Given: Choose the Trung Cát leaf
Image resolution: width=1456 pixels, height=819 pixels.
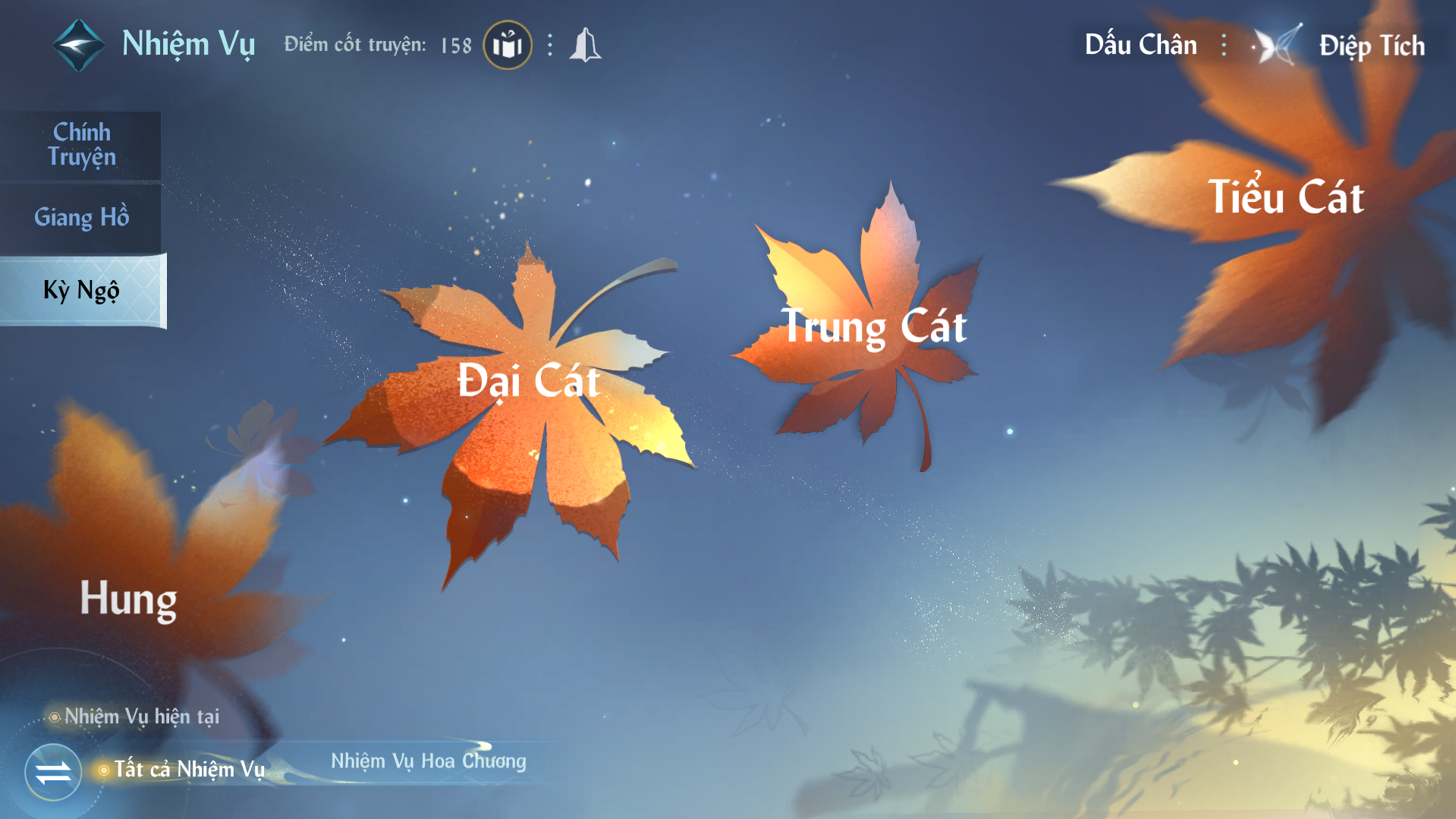Looking at the screenshot, I should click(x=873, y=328).
